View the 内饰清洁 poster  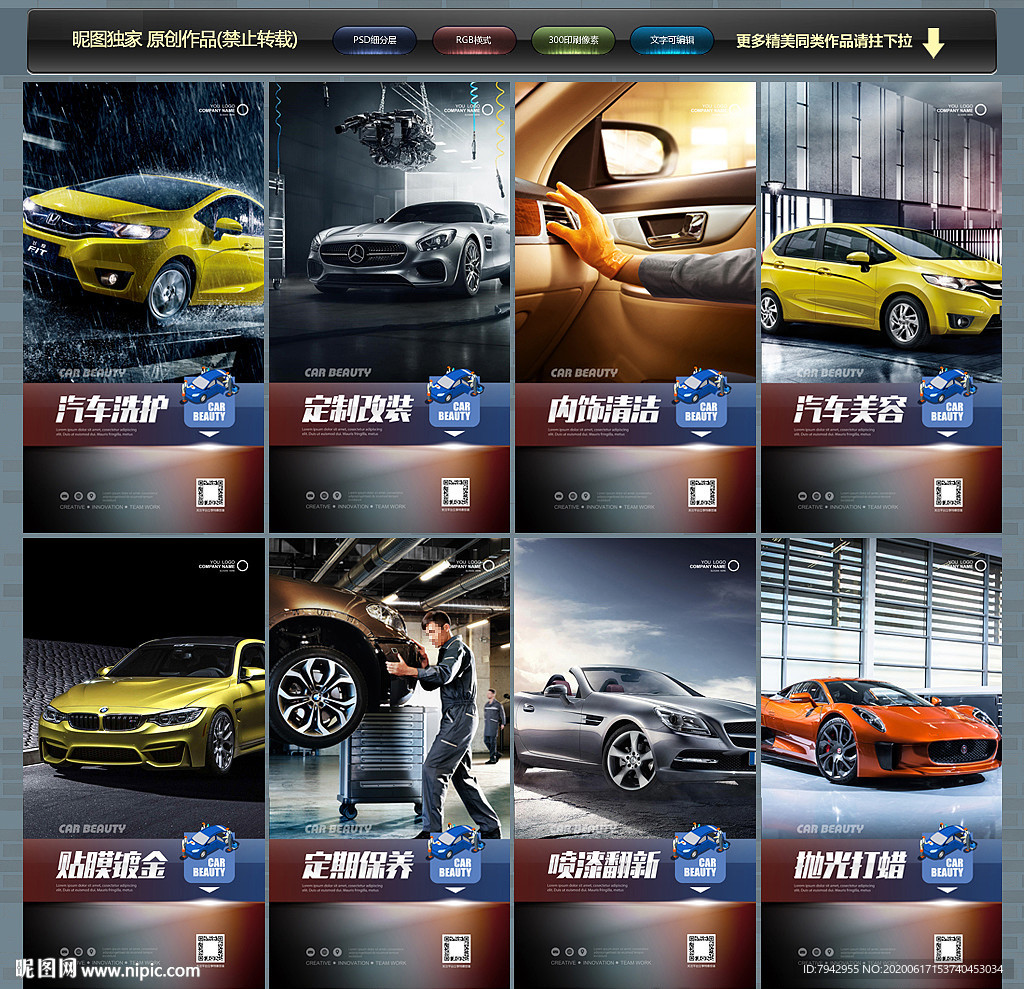click(x=635, y=307)
